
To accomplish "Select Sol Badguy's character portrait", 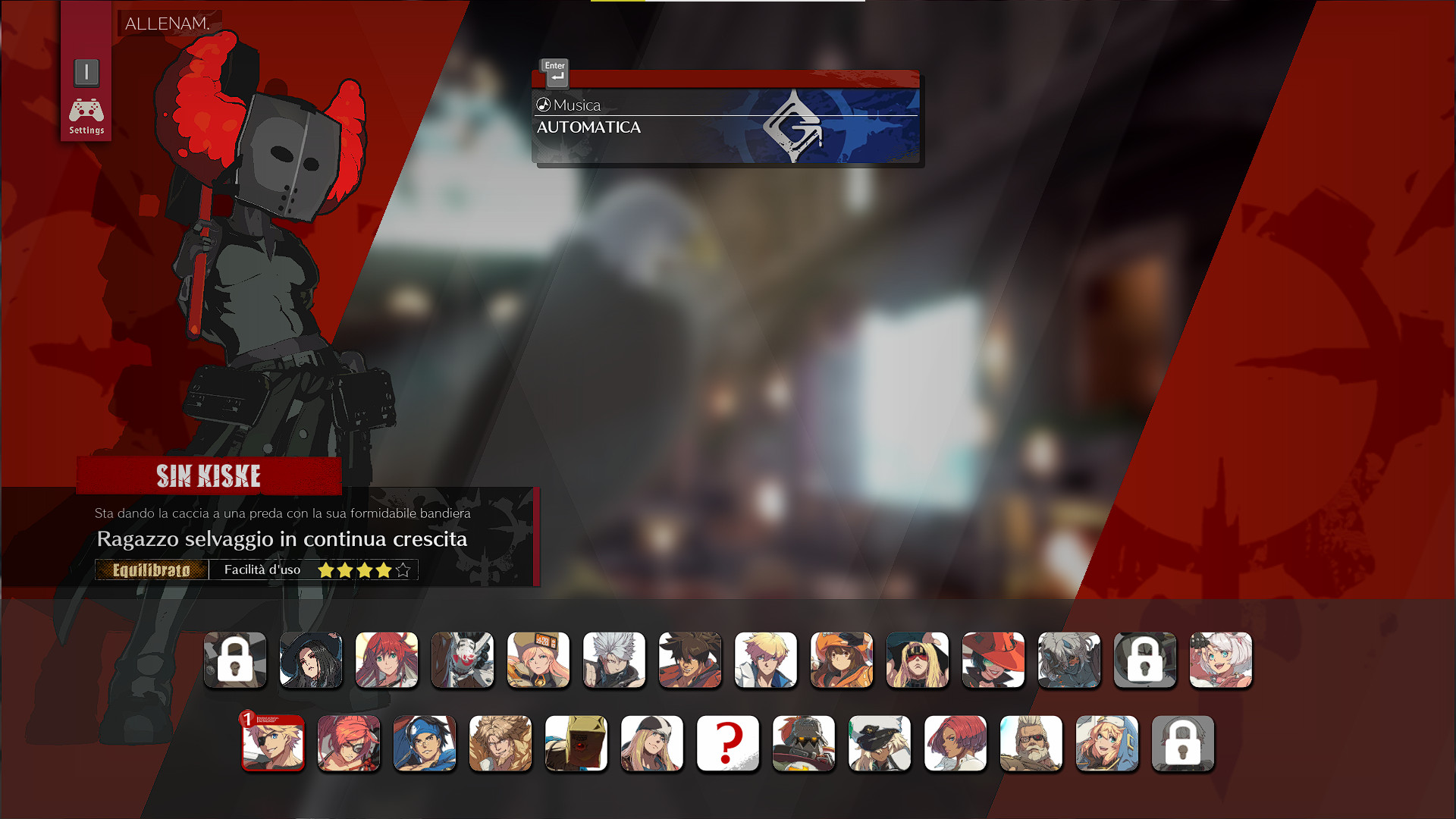I will (690, 660).
